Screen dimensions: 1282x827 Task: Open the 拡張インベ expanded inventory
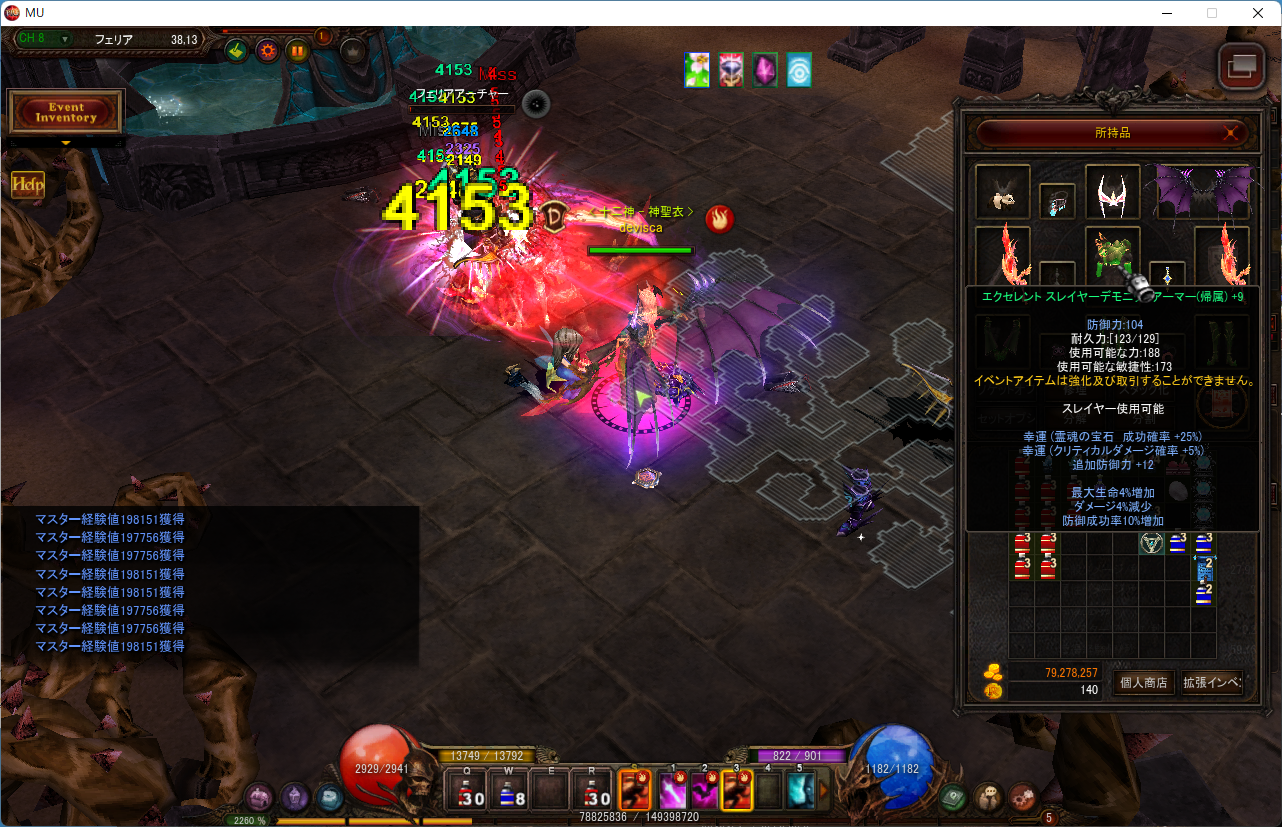[1212, 683]
